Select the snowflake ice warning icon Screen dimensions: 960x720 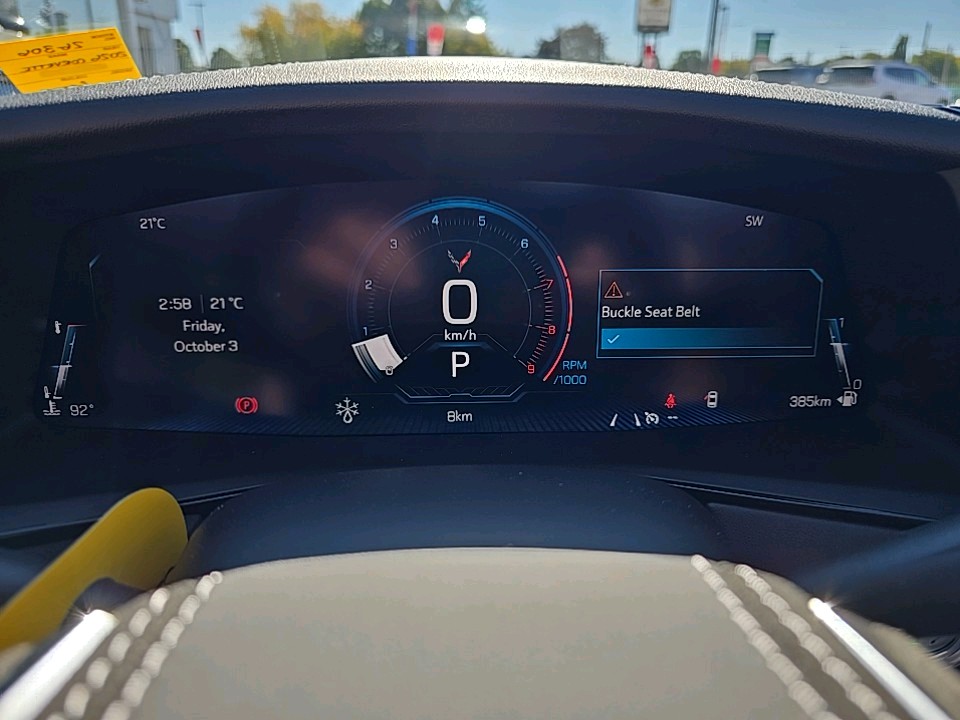(347, 409)
